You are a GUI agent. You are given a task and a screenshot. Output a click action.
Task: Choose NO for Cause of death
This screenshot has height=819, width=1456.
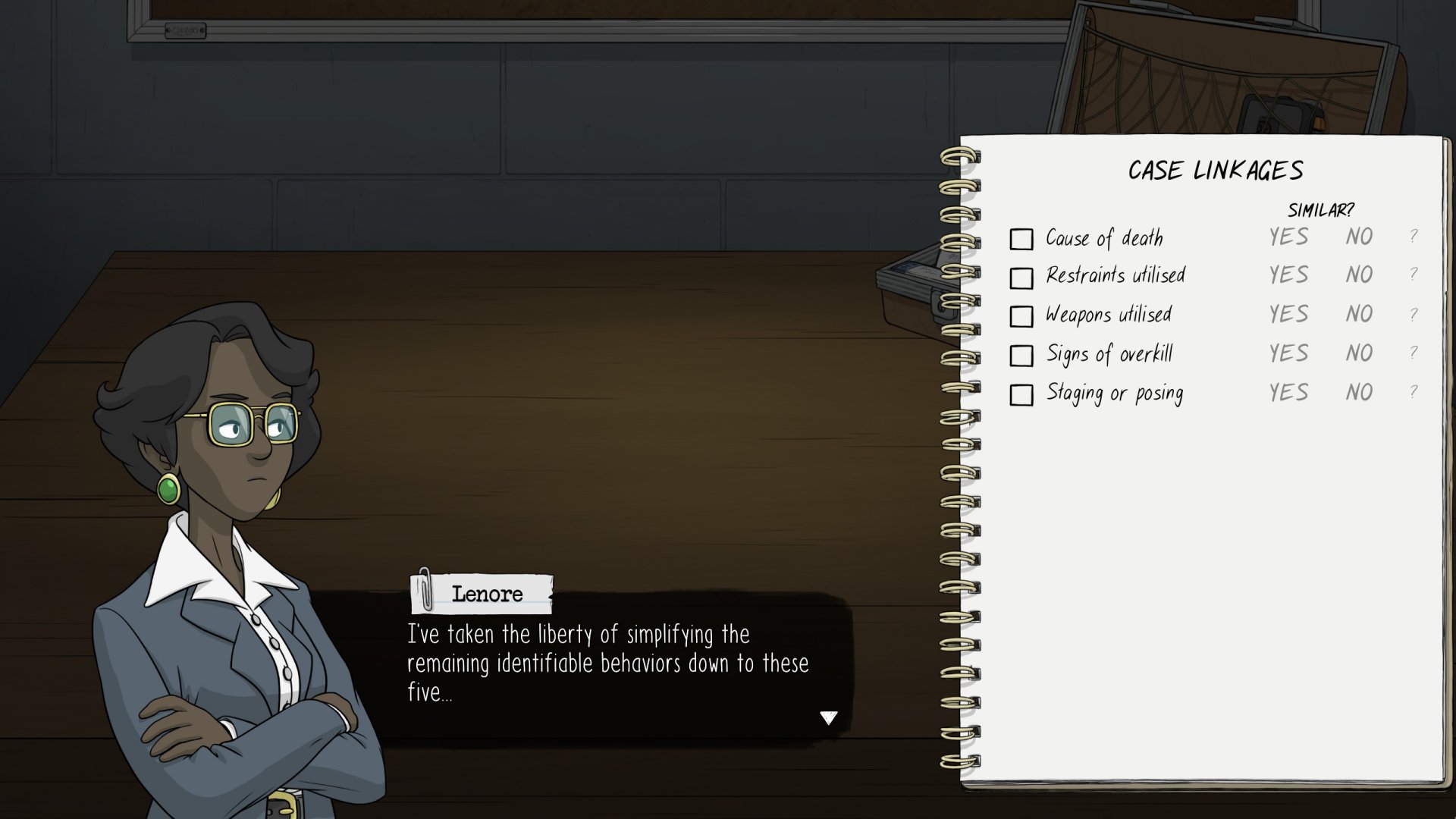[x=1359, y=237]
